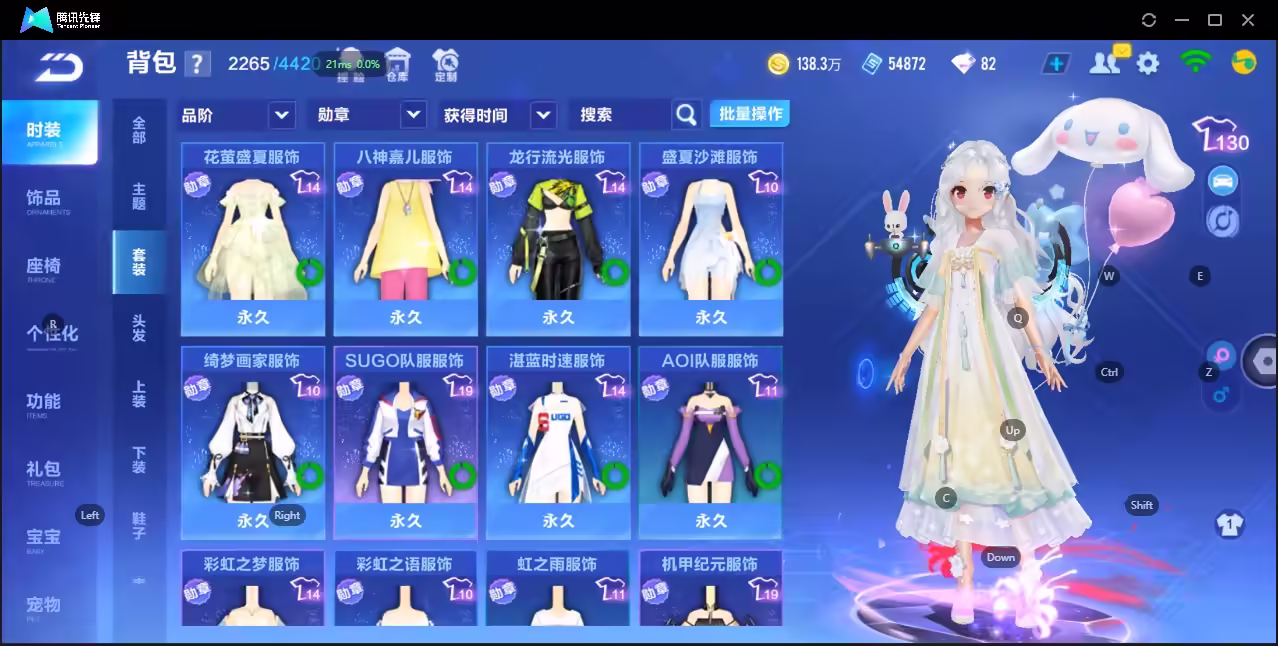Switch to the 座椅 throne category
Screen dimensions: 1278x646
coord(44,267)
